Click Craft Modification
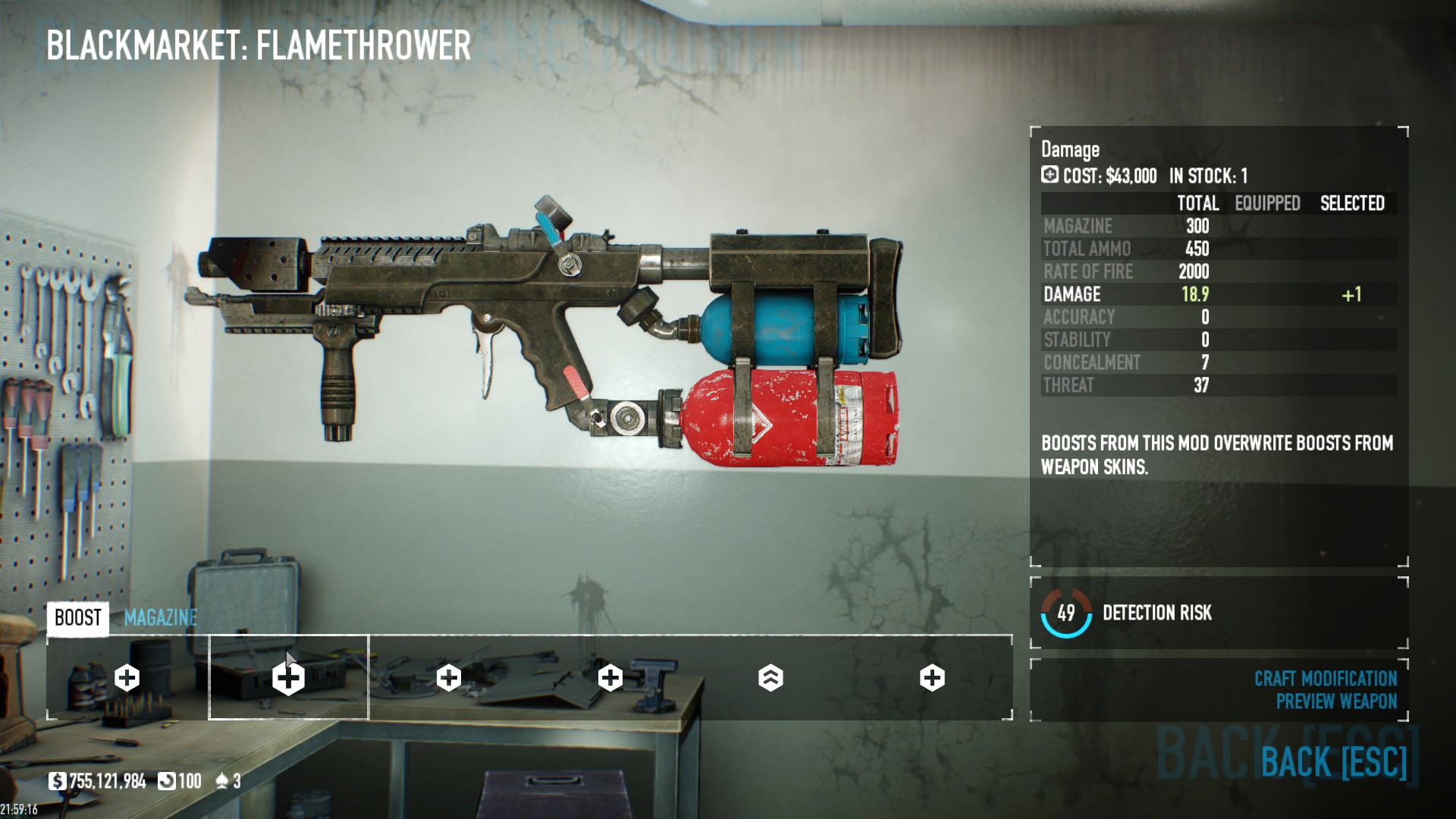Viewport: 1456px width, 819px height. point(1325,679)
